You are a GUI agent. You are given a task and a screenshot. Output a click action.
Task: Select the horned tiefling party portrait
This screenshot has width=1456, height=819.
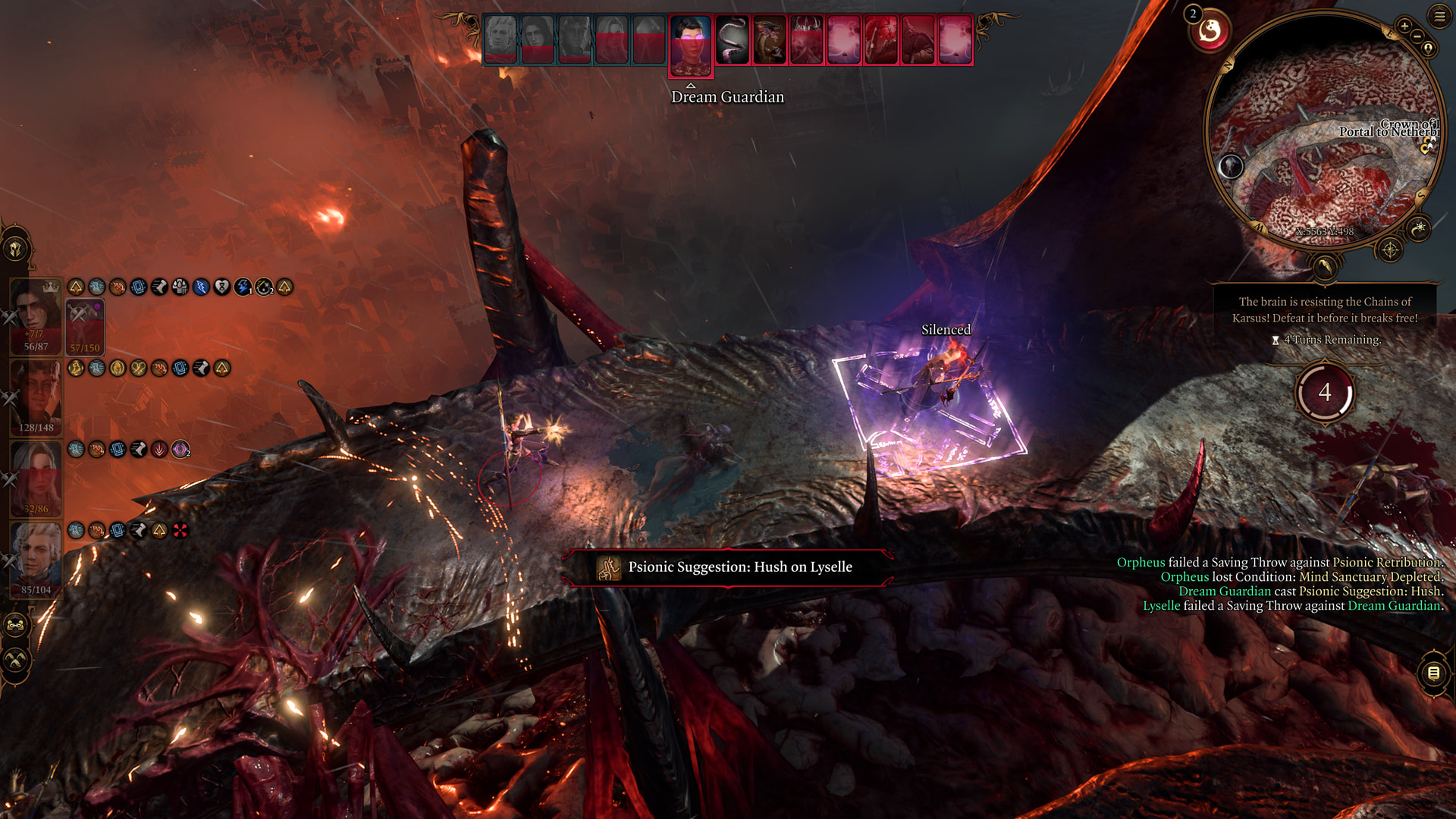tap(36, 397)
